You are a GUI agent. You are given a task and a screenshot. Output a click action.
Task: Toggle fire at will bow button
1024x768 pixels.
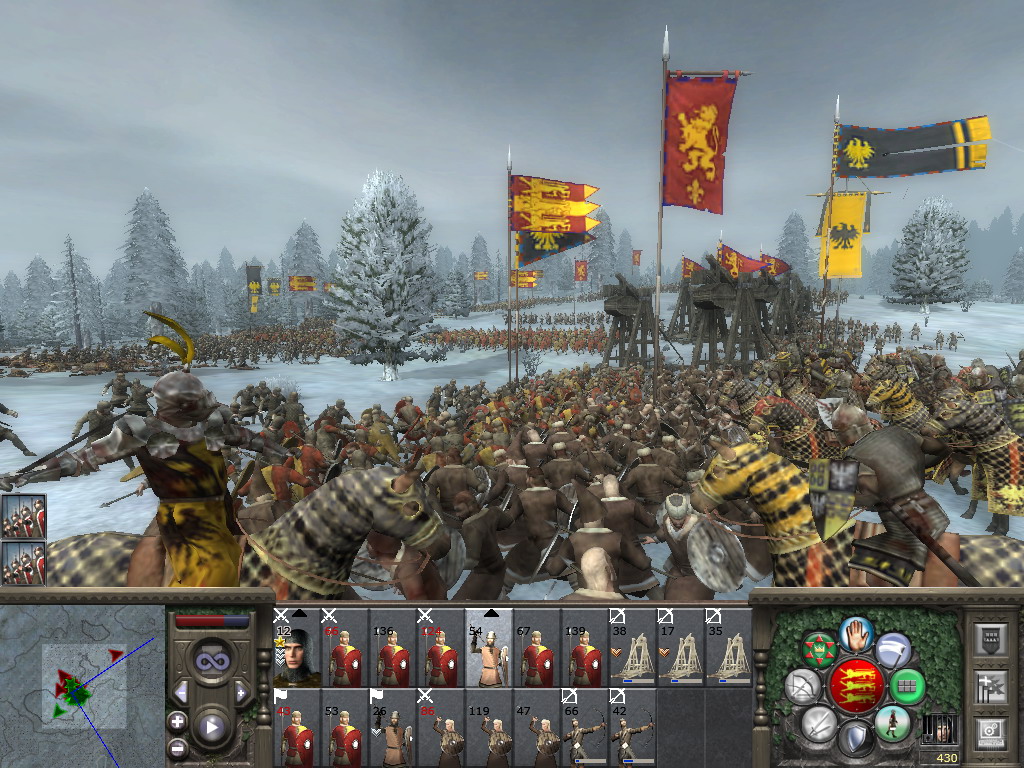click(x=802, y=686)
